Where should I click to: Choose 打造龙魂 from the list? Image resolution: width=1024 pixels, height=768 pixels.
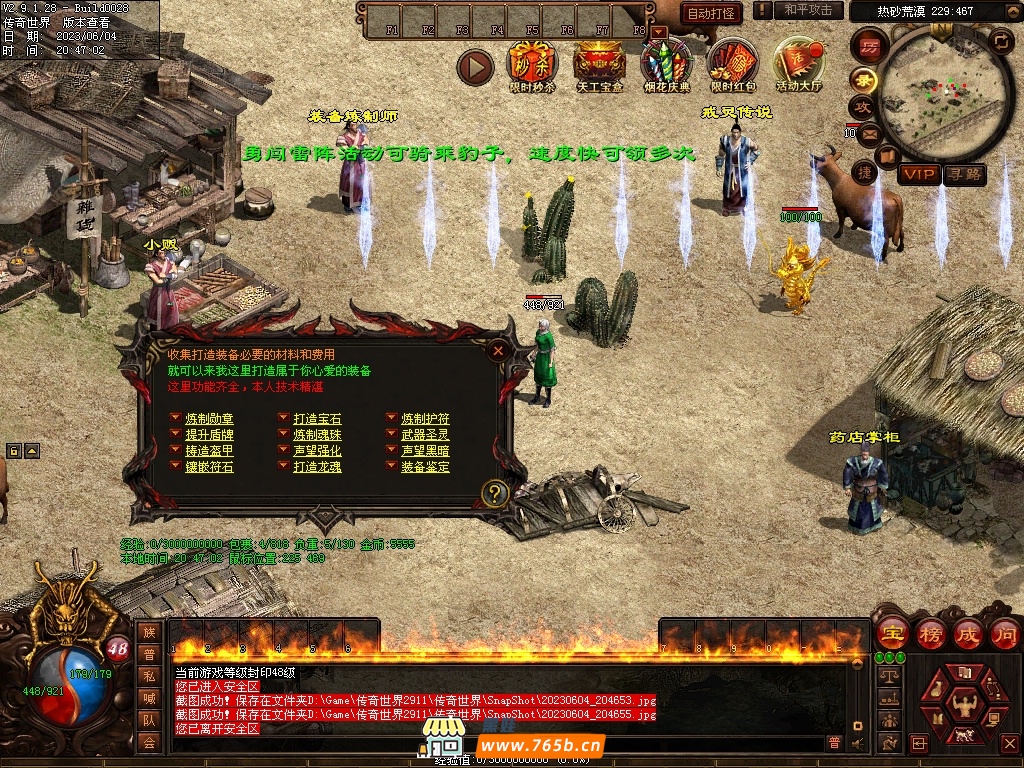tap(317, 467)
